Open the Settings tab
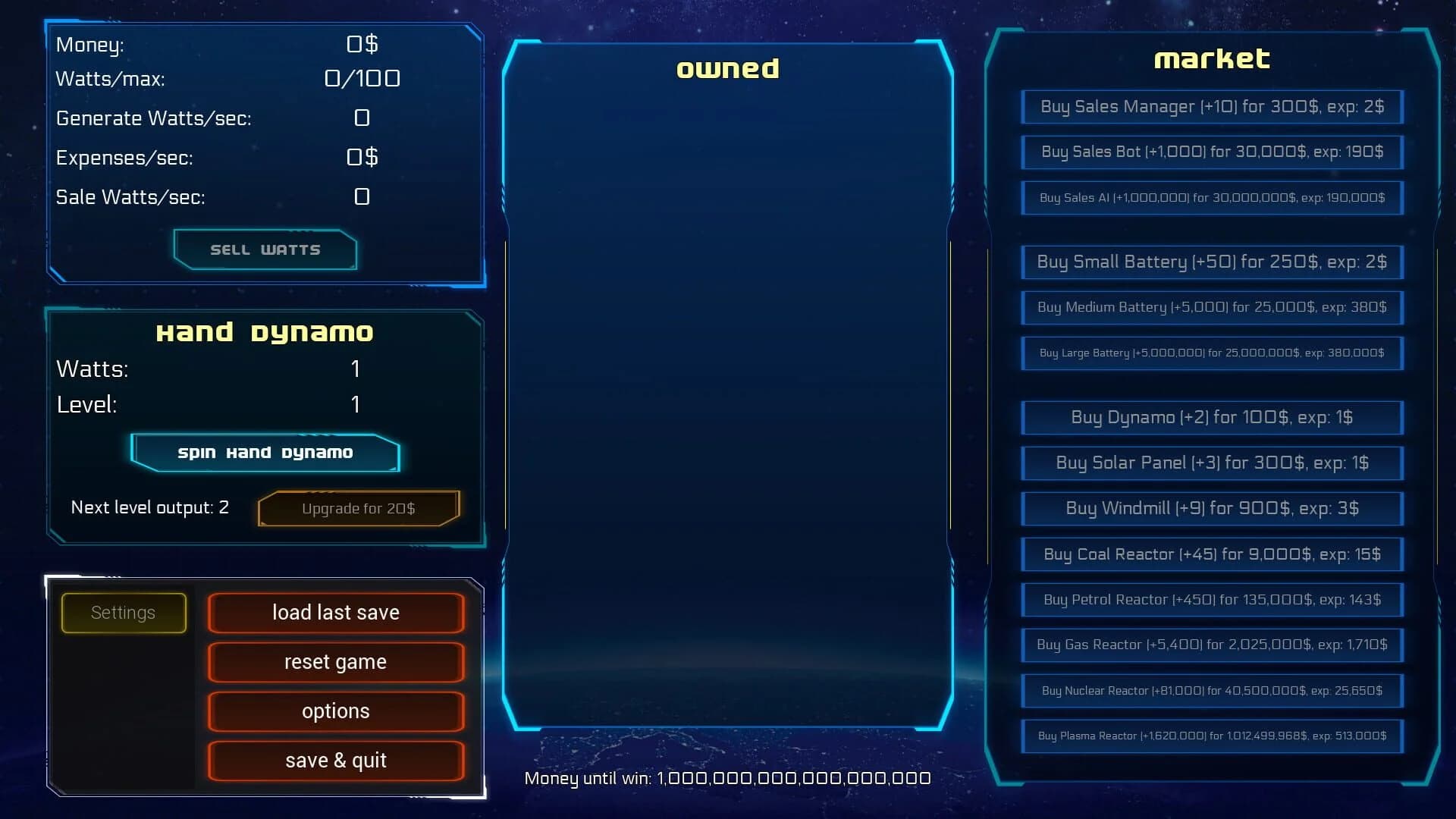1456x819 pixels. pos(123,612)
